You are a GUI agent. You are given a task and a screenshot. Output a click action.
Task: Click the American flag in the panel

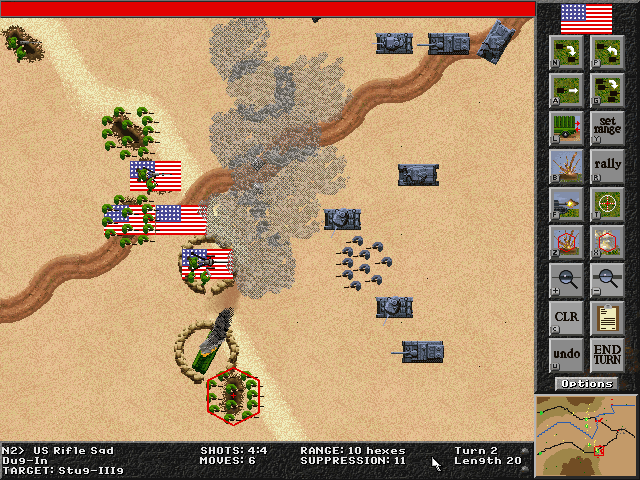click(587, 17)
